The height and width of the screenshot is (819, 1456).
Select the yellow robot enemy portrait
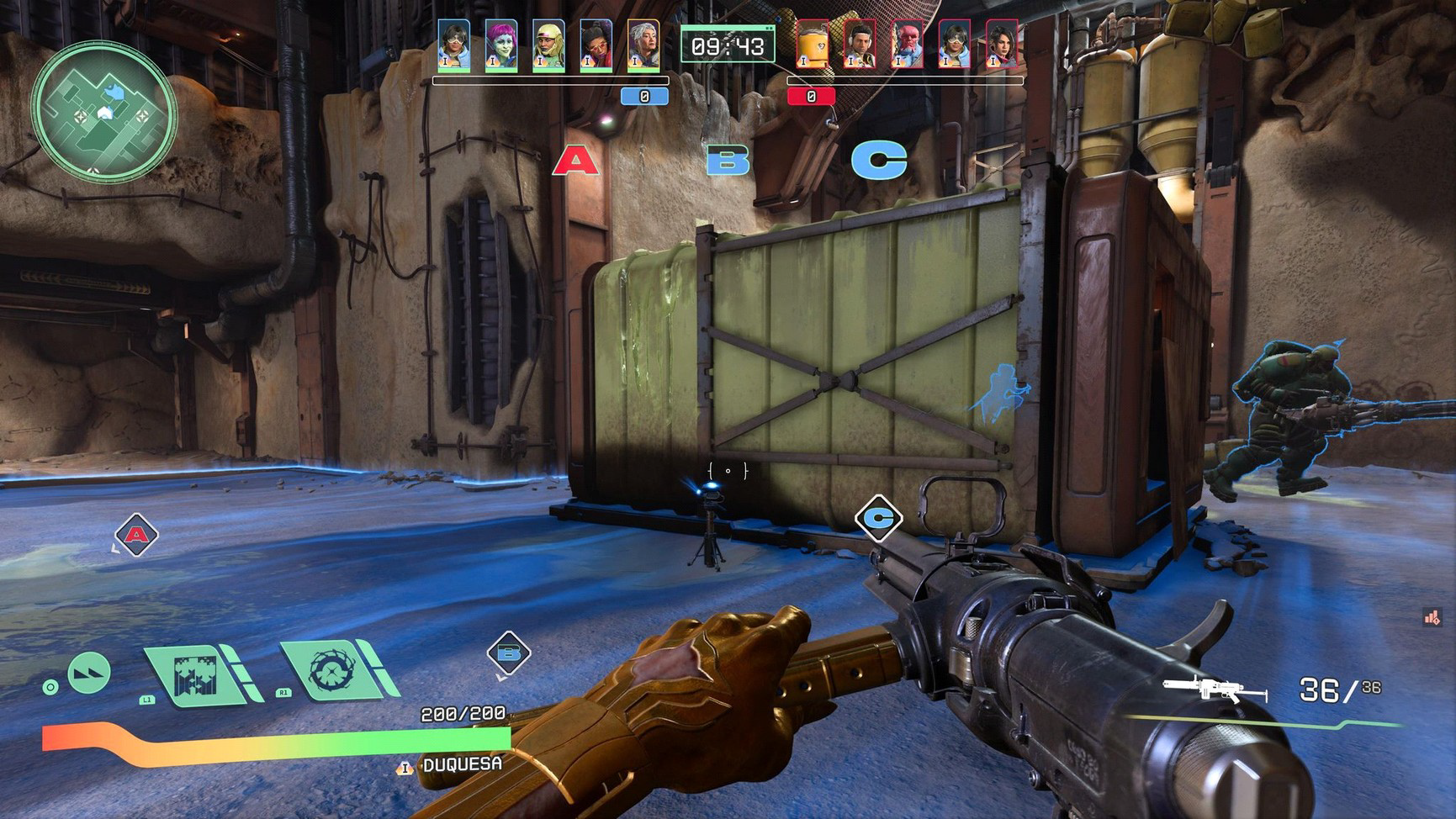pyautogui.click(x=813, y=45)
